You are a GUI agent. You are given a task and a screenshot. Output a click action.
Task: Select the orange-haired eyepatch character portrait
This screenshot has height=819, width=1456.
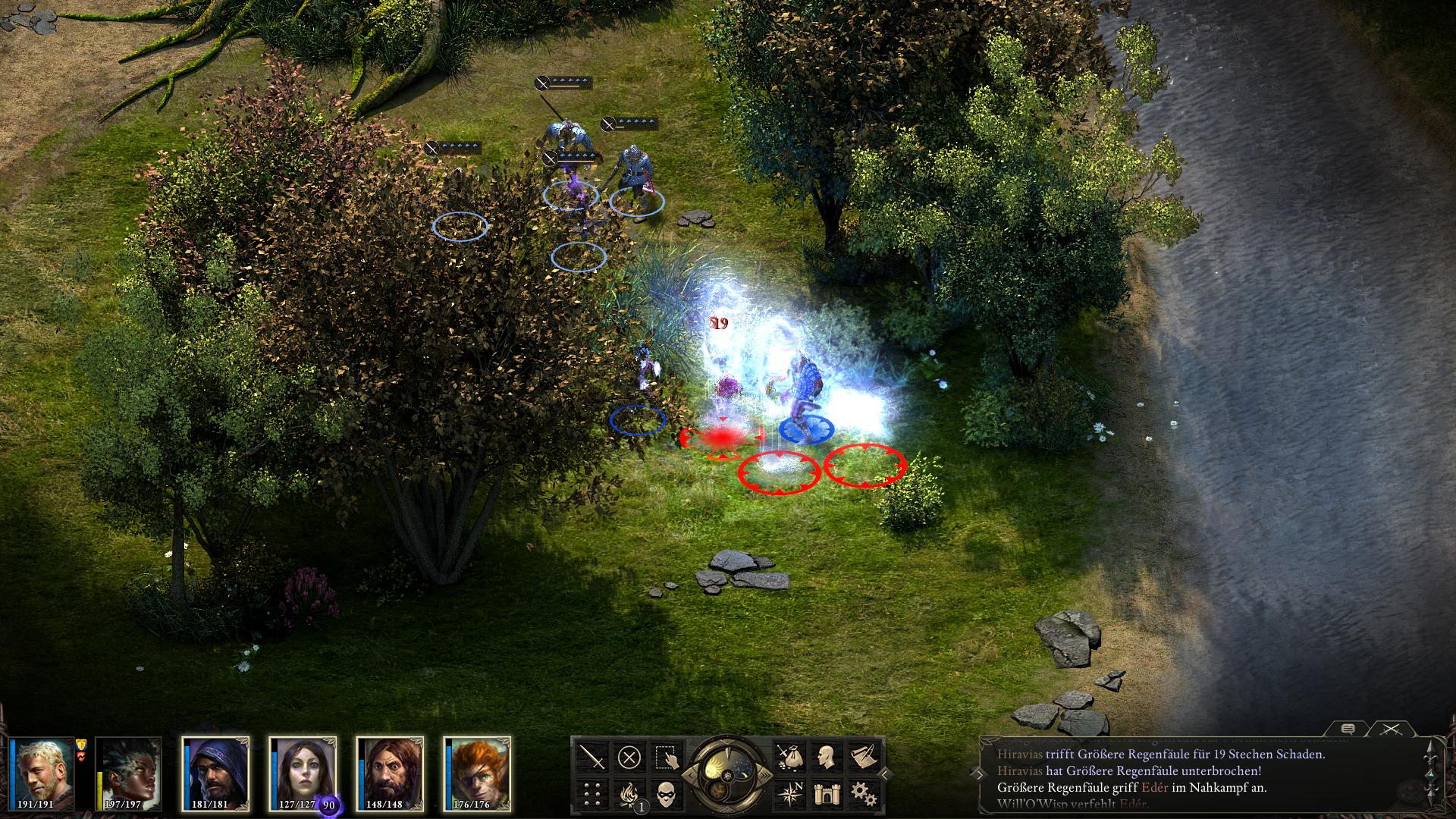(478, 772)
